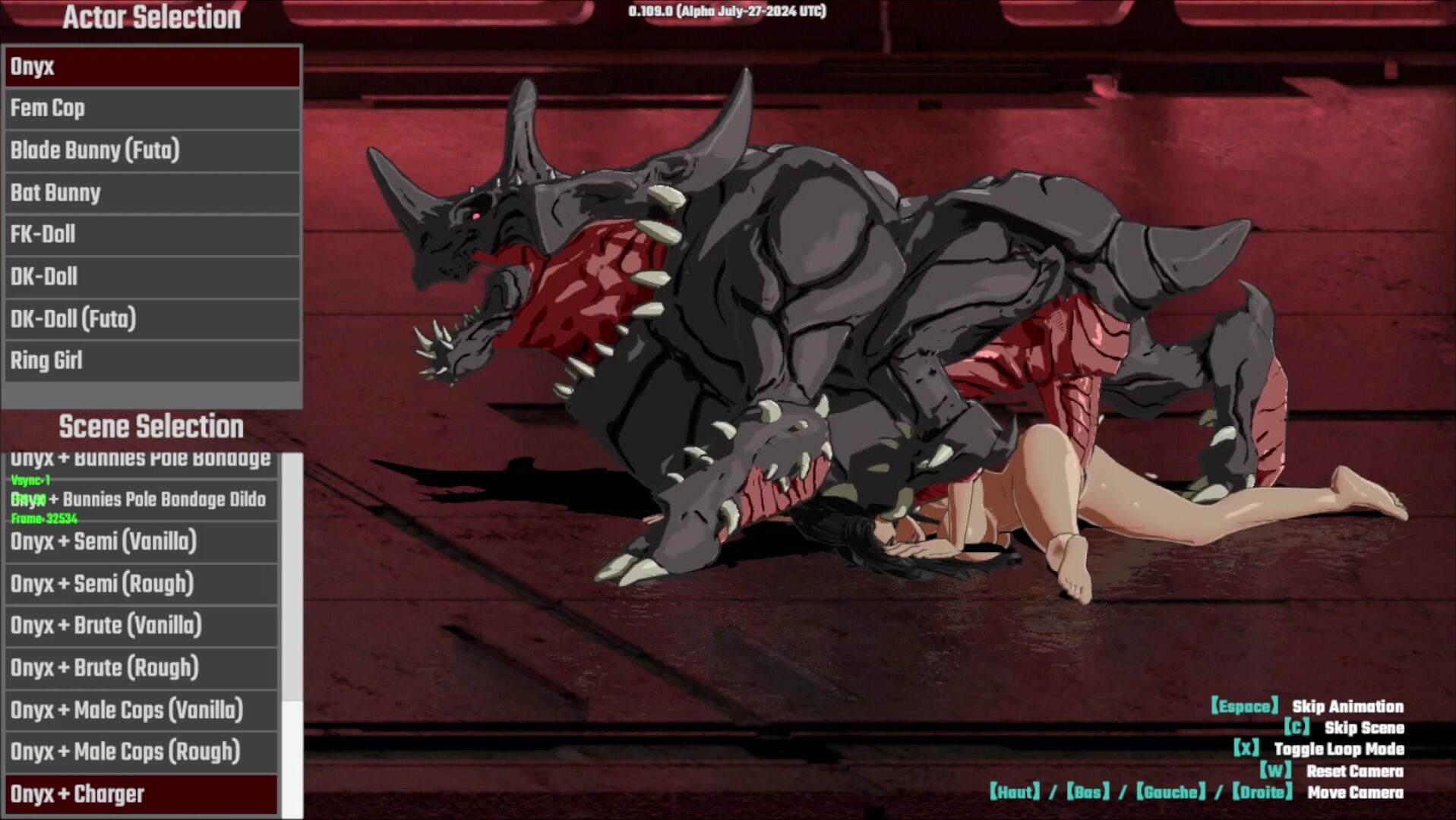Click the scene list scrollbar
Image resolution: width=1456 pixels, height=820 pixels.
point(292,758)
